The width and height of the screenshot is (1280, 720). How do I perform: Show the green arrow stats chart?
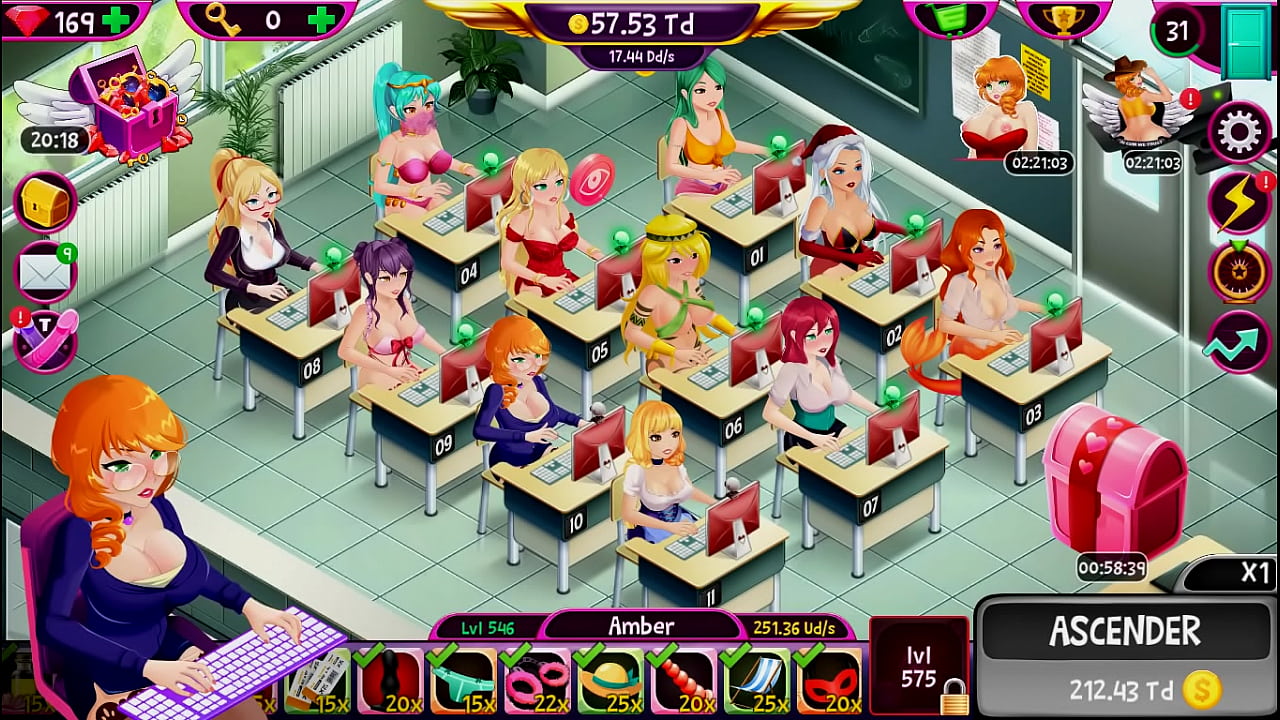click(1240, 342)
